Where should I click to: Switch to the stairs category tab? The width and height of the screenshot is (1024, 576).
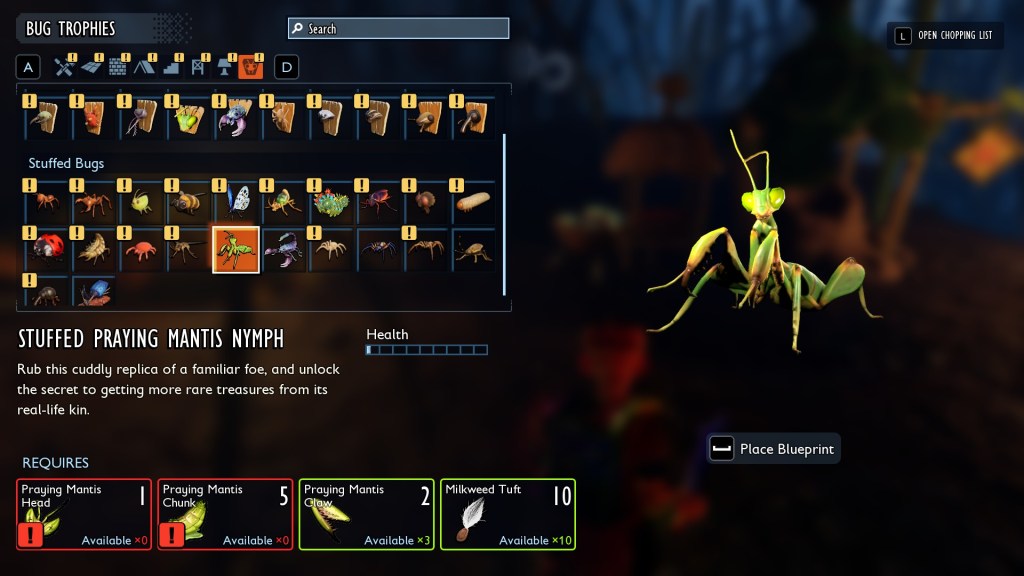click(x=171, y=67)
